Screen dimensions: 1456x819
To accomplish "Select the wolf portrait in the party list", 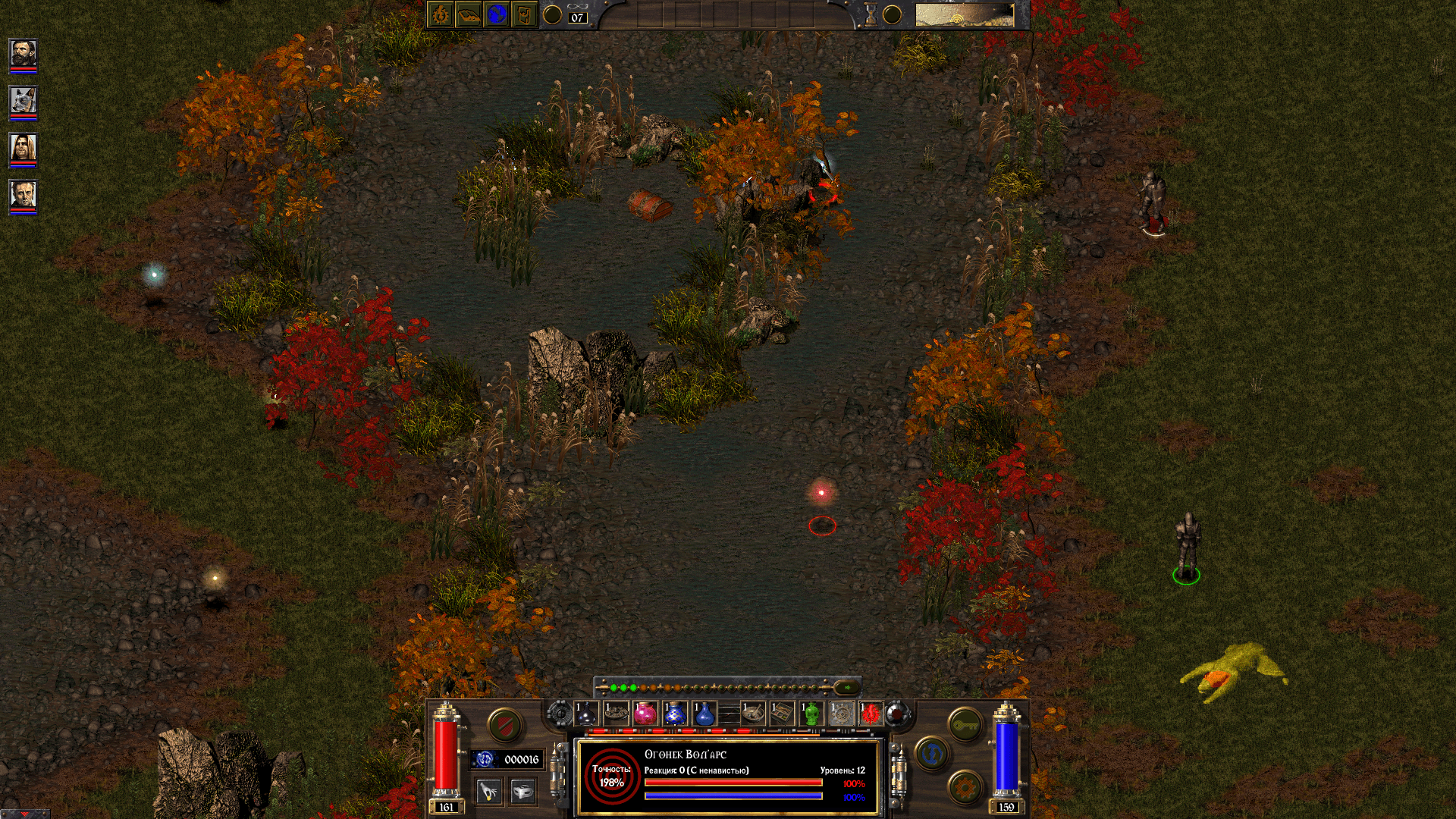I will pyautogui.click(x=23, y=99).
